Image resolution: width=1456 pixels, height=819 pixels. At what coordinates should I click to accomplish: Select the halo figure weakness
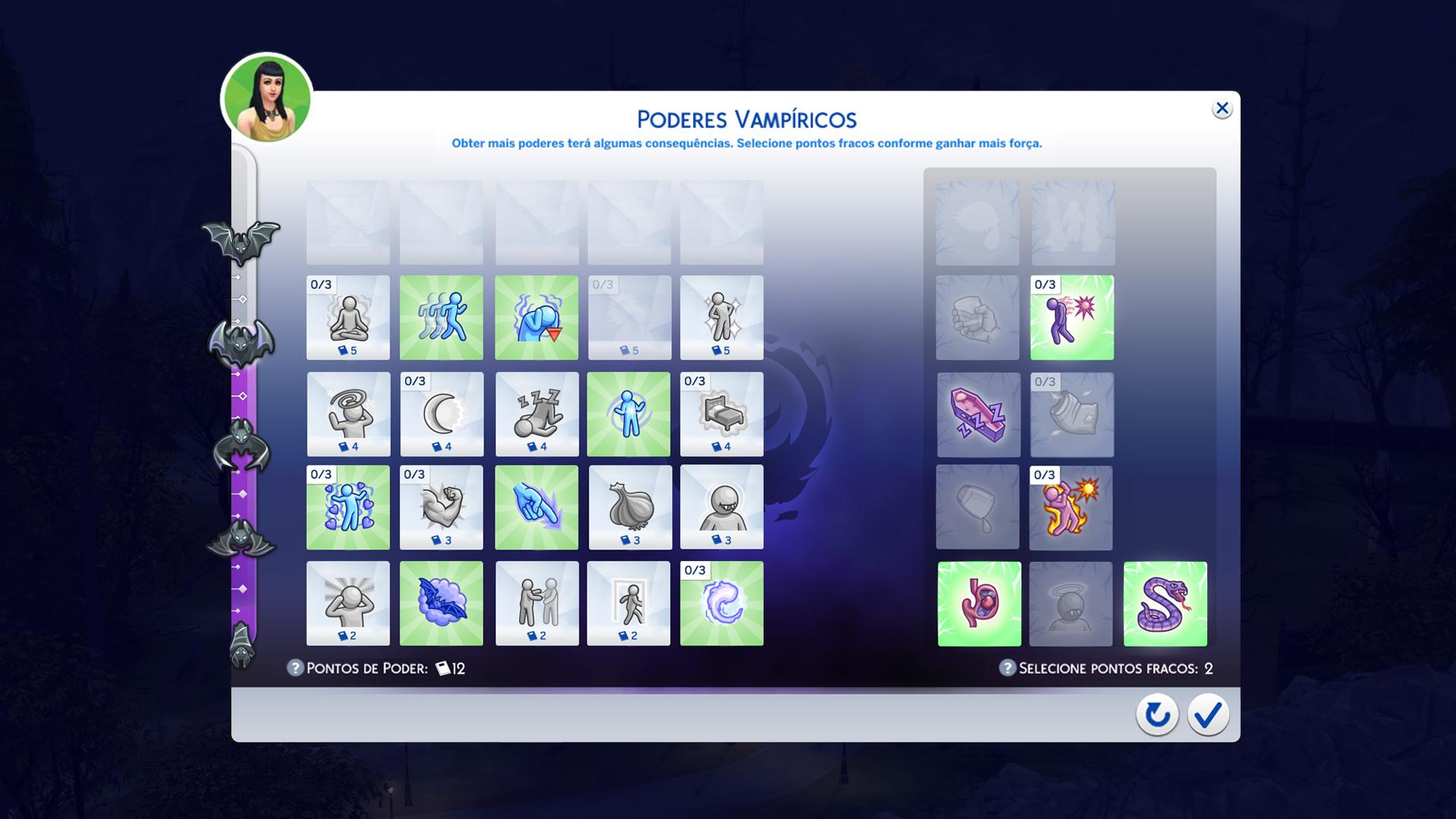[1072, 604]
